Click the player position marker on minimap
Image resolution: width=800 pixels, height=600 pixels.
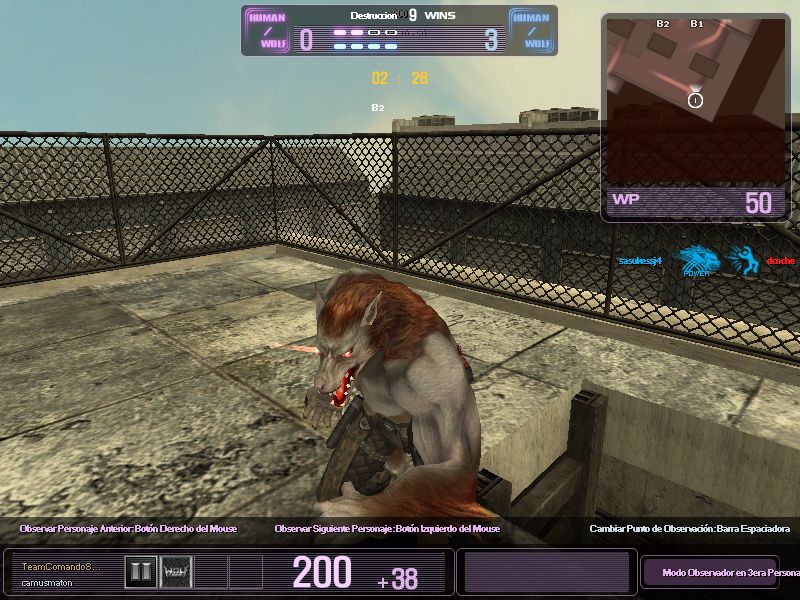[696, 99]
